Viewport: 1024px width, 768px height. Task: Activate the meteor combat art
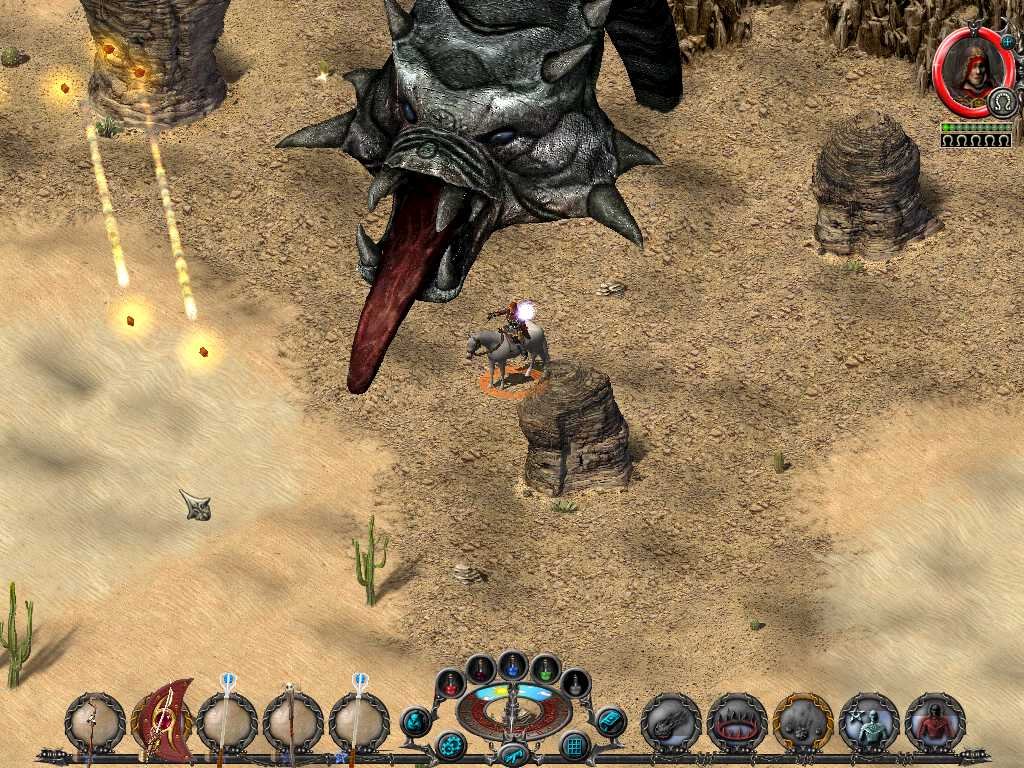[671, 722]
